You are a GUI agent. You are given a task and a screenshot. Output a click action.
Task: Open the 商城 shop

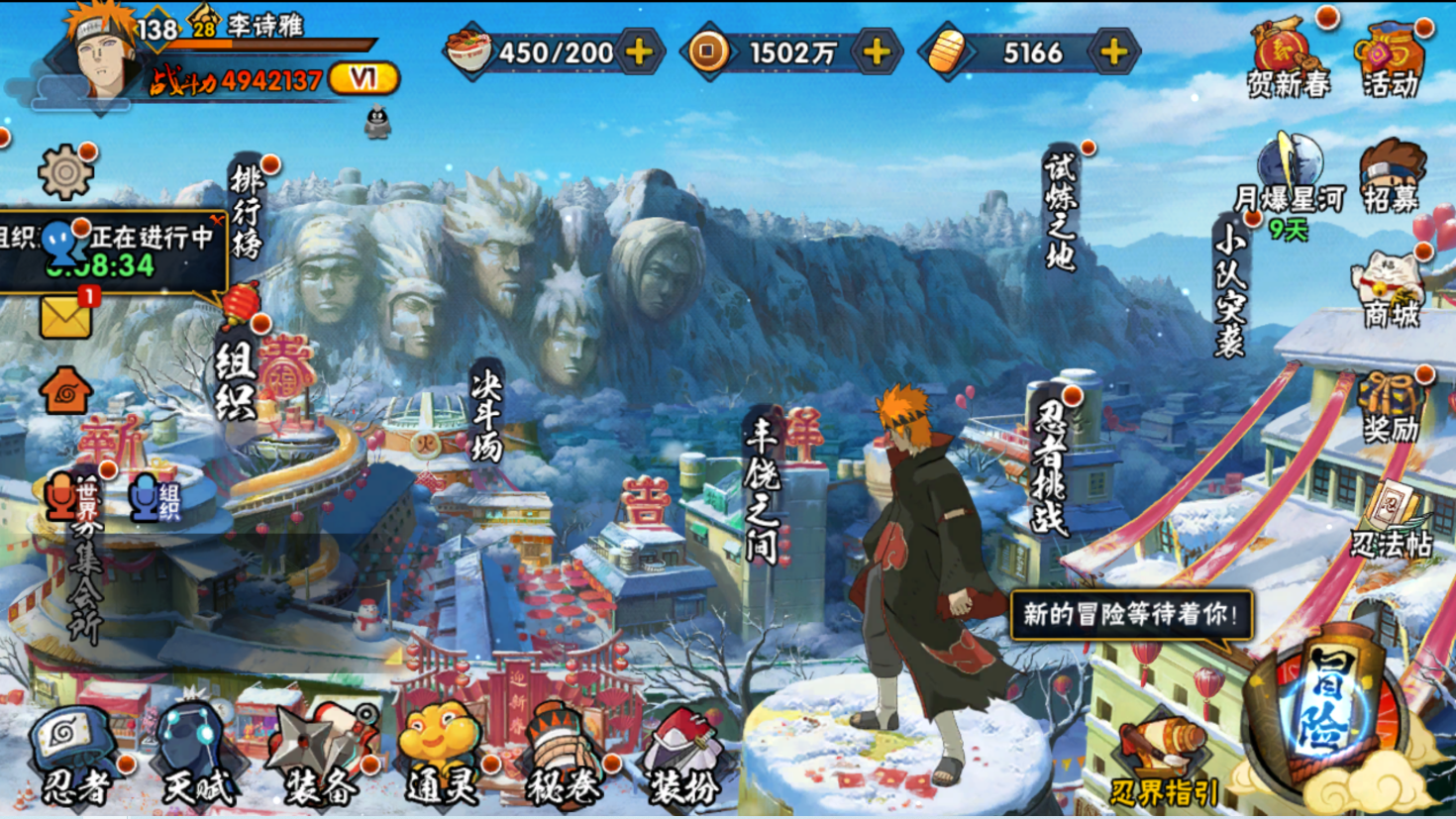pyautogui.click(x=1392, y=289)
